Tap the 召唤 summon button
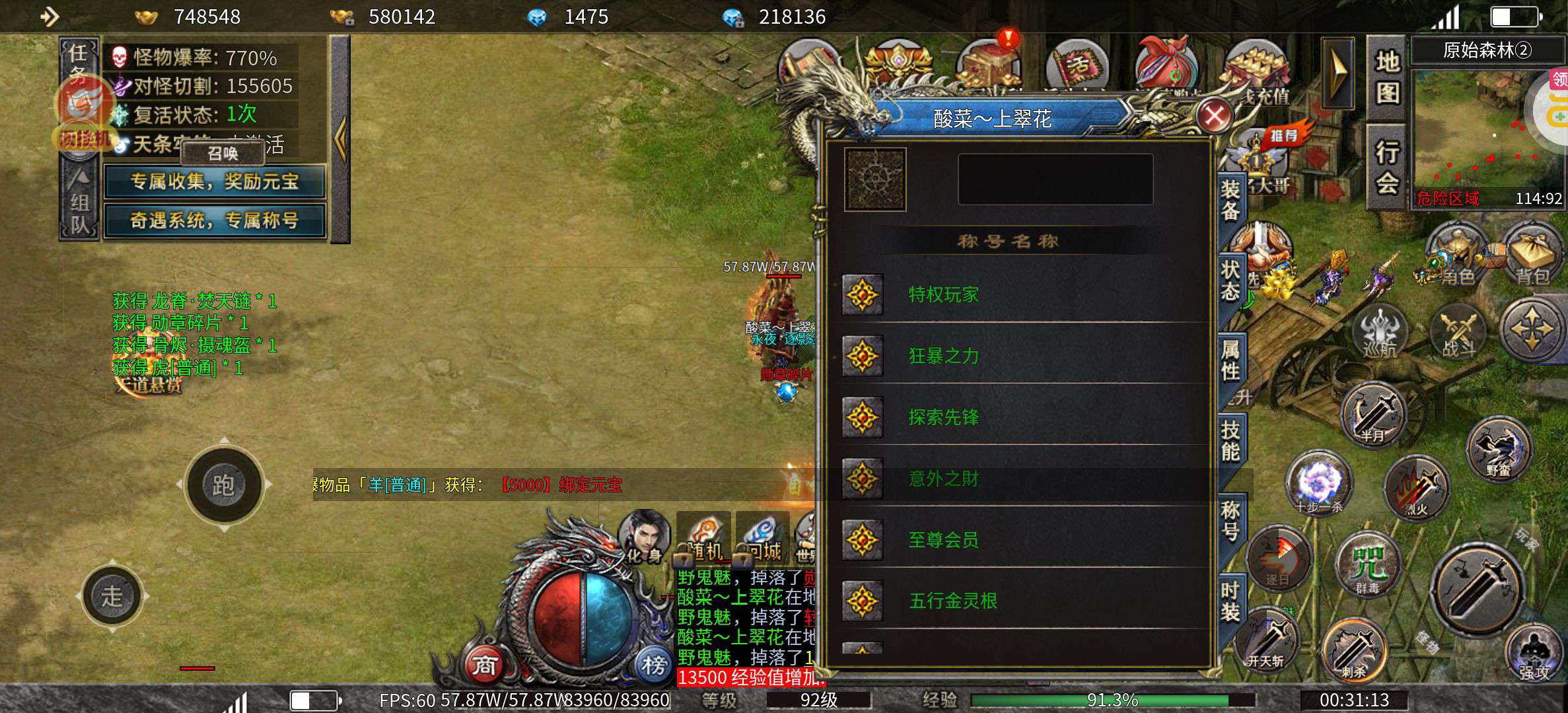This screenshot has width=1568, height=713. (223, 154)
